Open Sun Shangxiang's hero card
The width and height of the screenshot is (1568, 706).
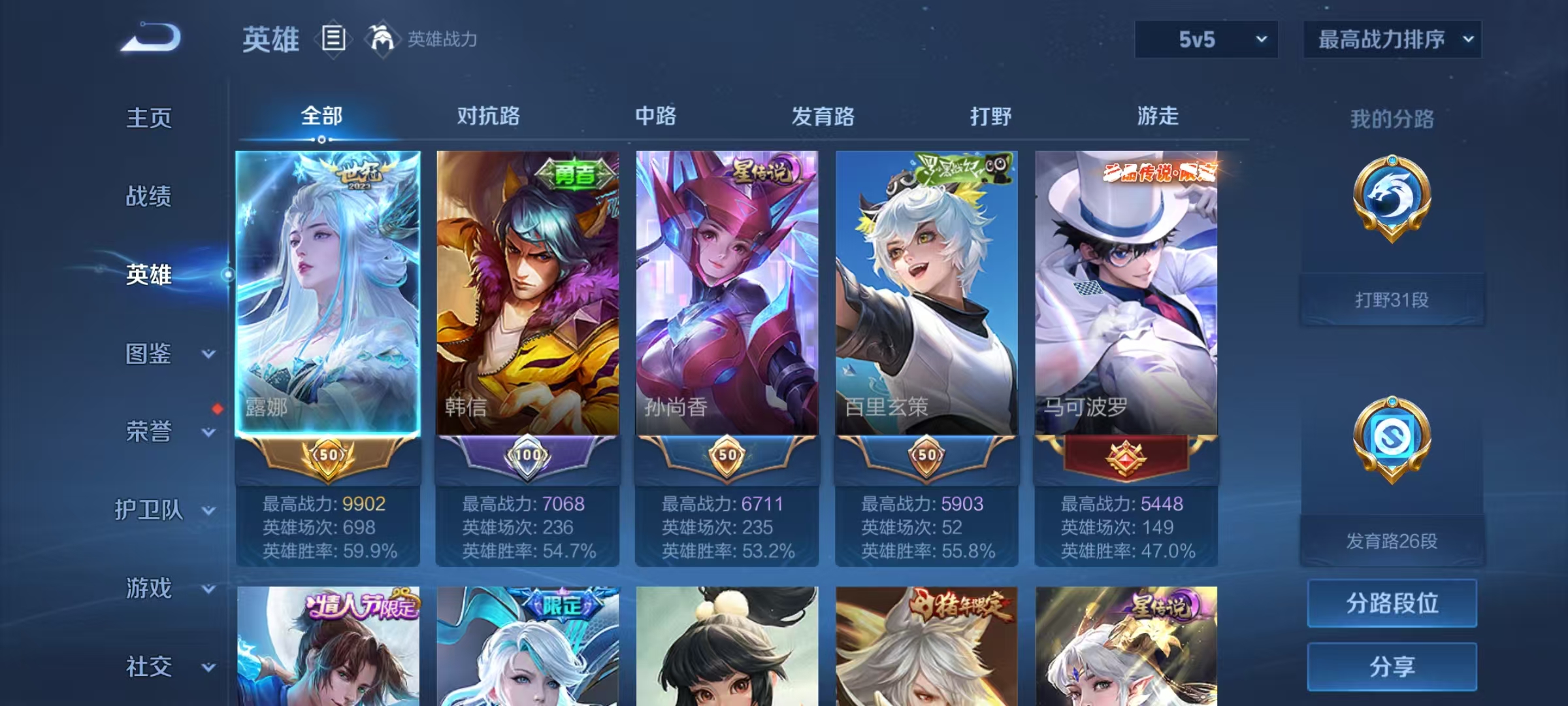tap(725, 294)
